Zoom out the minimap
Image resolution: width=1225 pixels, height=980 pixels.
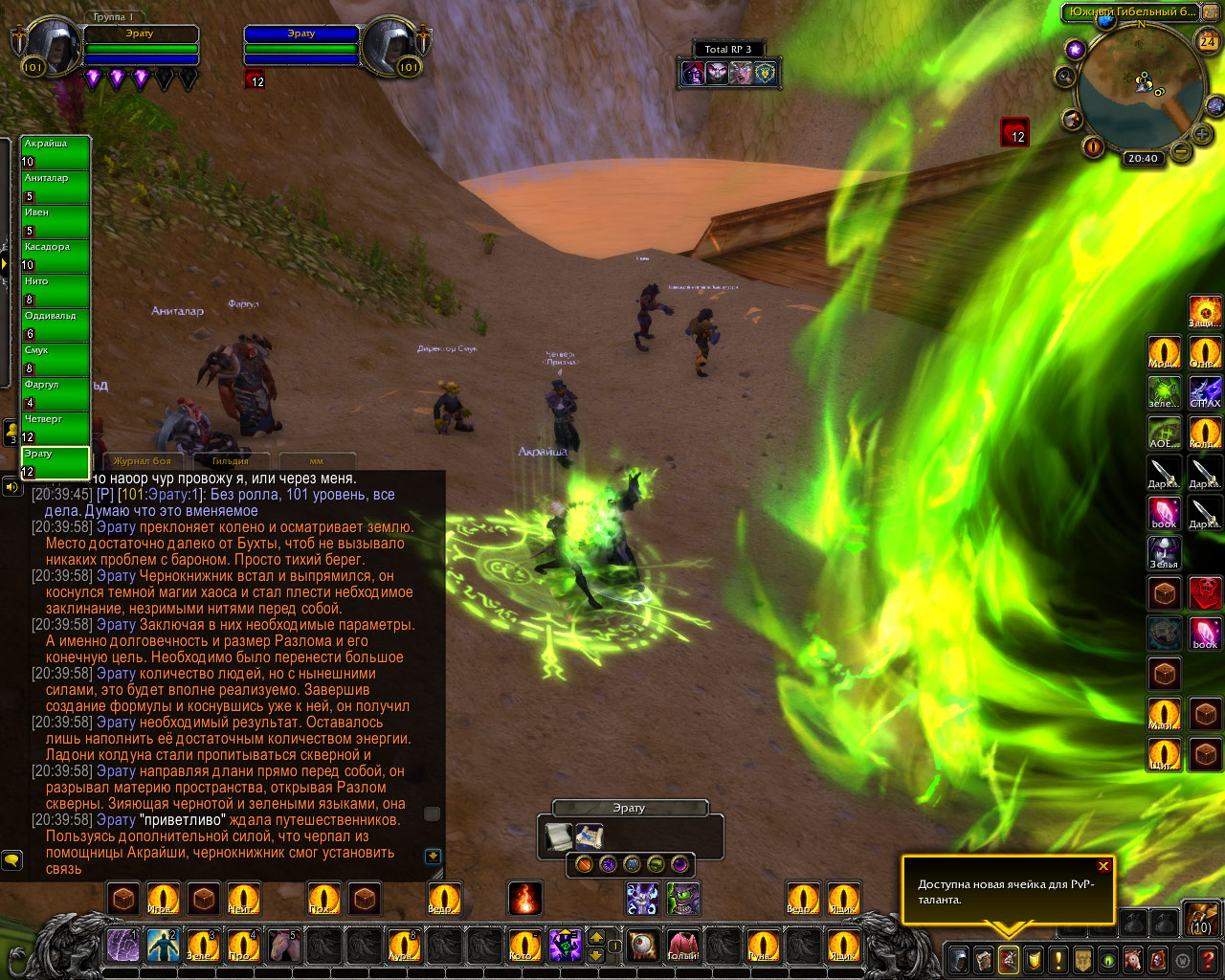pos(1182,150)
